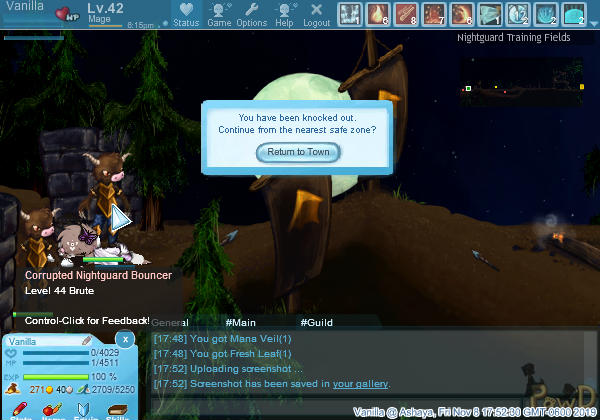Open Stats with the red pencil icon
The width and height of the screenshot is (600, 420).
coord(21,410)
